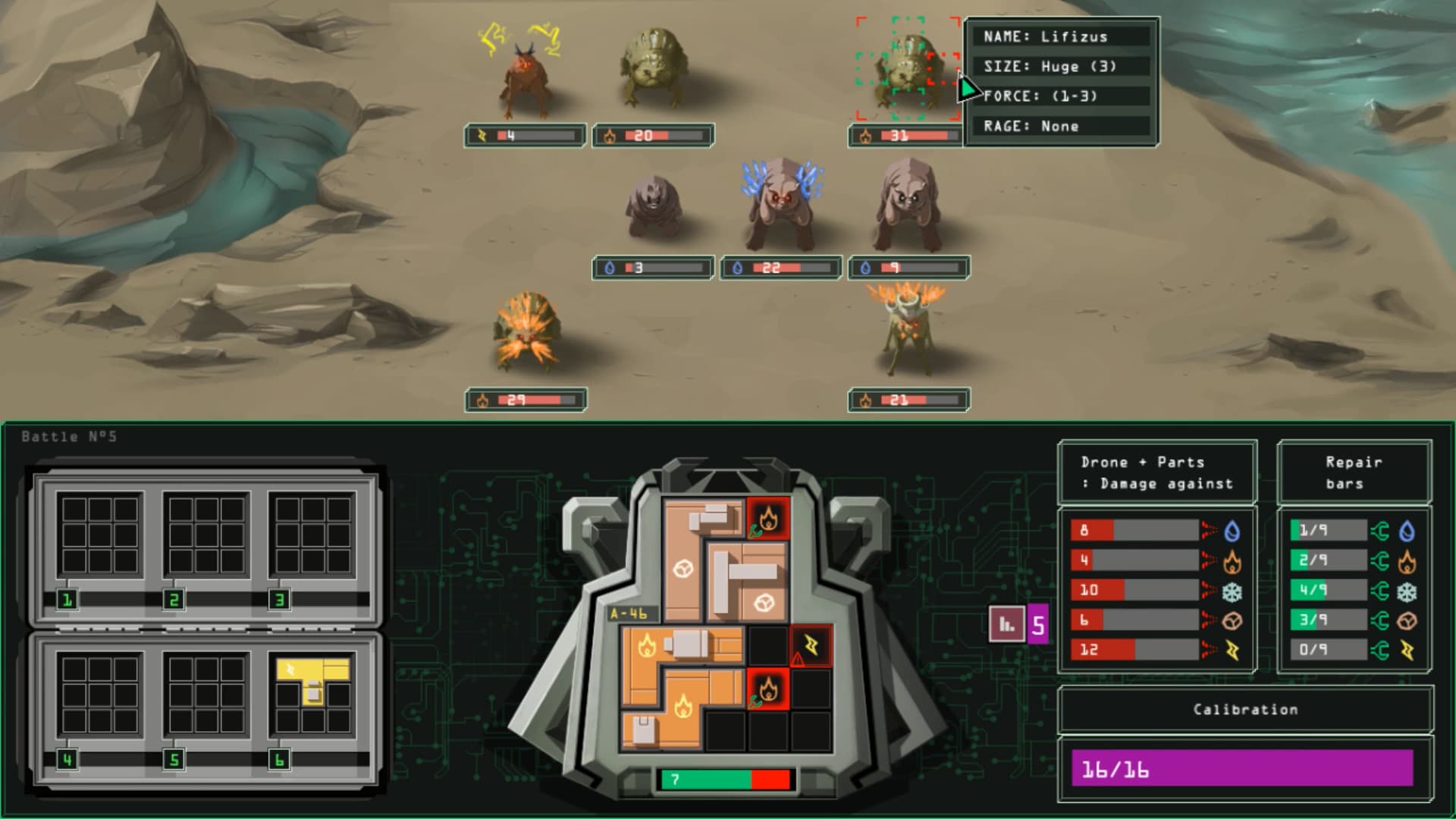The width and height of the screenshot is (1456, 819).
Task: Click the A-46 label on the drone
Action: point(628,612)
